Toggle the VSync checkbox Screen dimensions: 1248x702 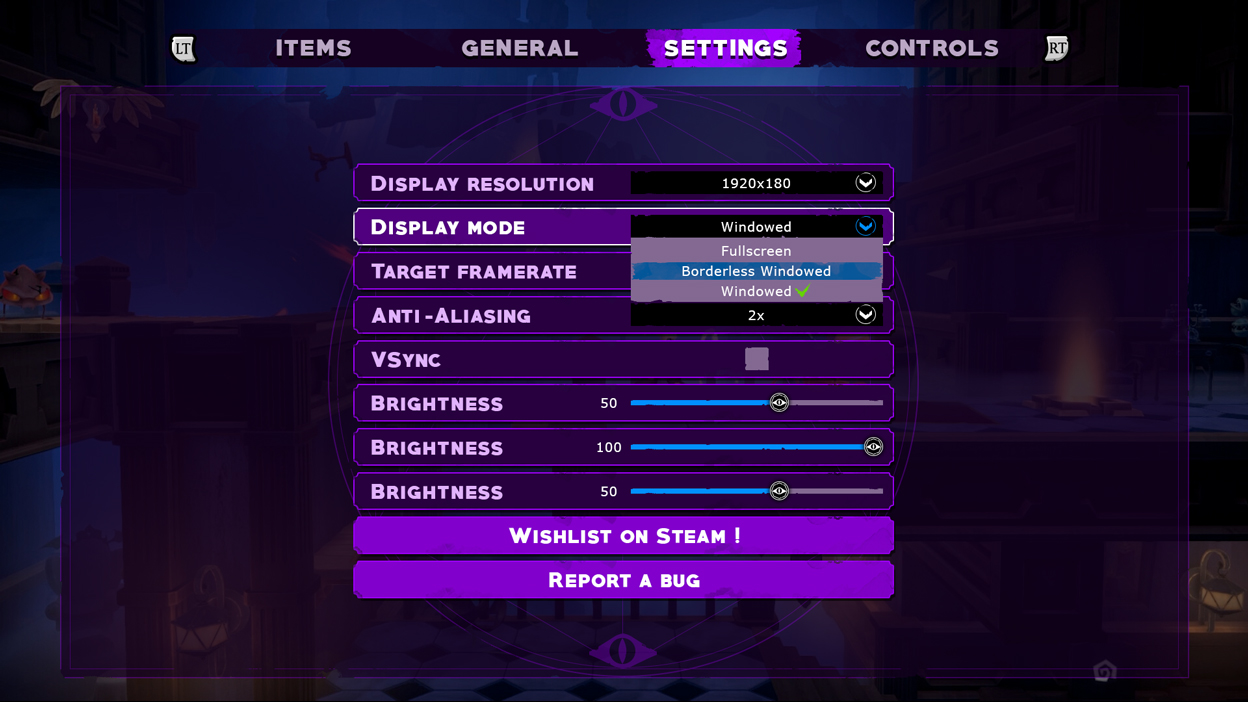(757, 359)
